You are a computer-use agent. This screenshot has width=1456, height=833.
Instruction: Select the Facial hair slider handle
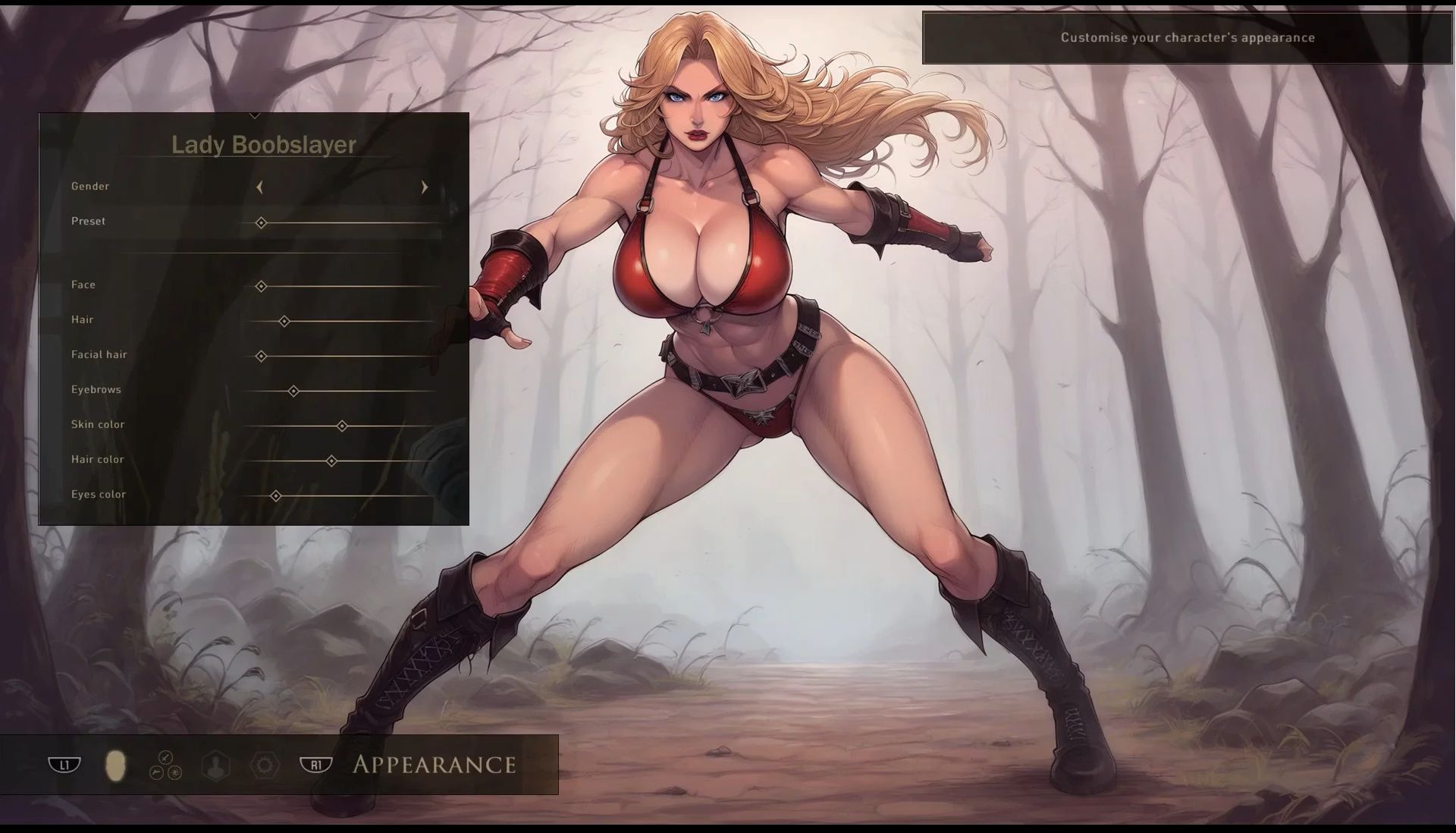[261, 356]
